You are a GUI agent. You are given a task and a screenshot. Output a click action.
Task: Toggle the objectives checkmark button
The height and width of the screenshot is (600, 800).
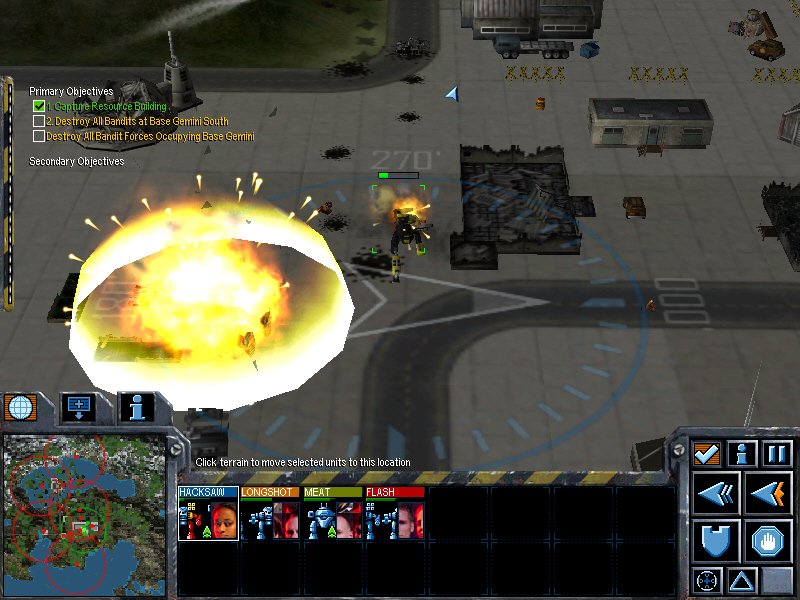point(708,454)
